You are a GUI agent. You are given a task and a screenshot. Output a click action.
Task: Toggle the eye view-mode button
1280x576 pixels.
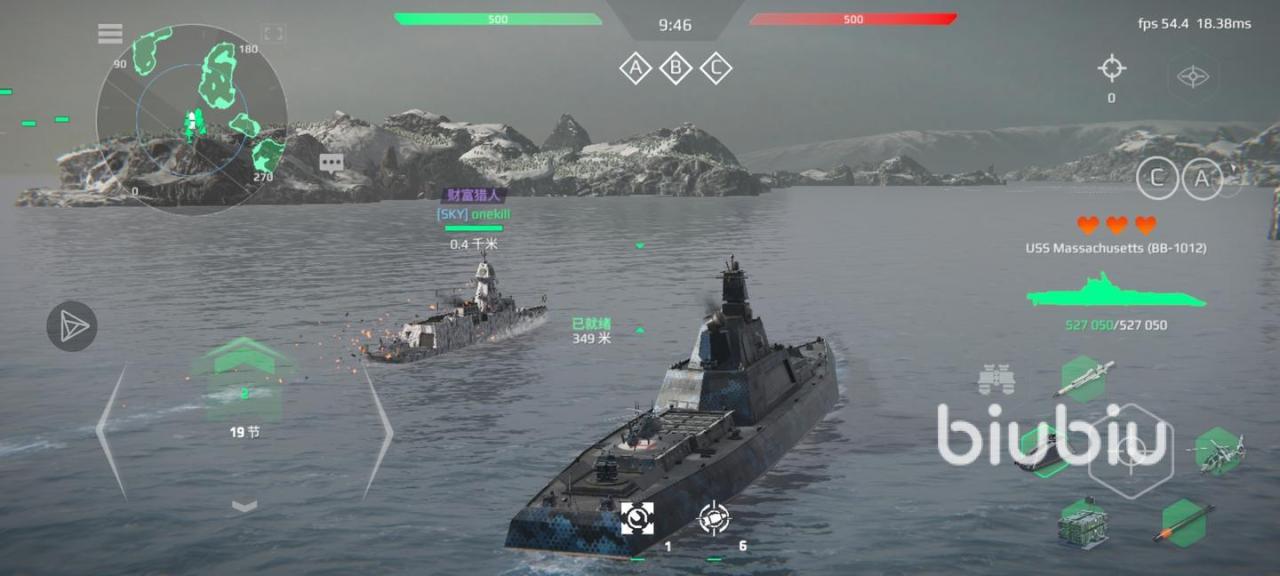tap(1193, 76)
